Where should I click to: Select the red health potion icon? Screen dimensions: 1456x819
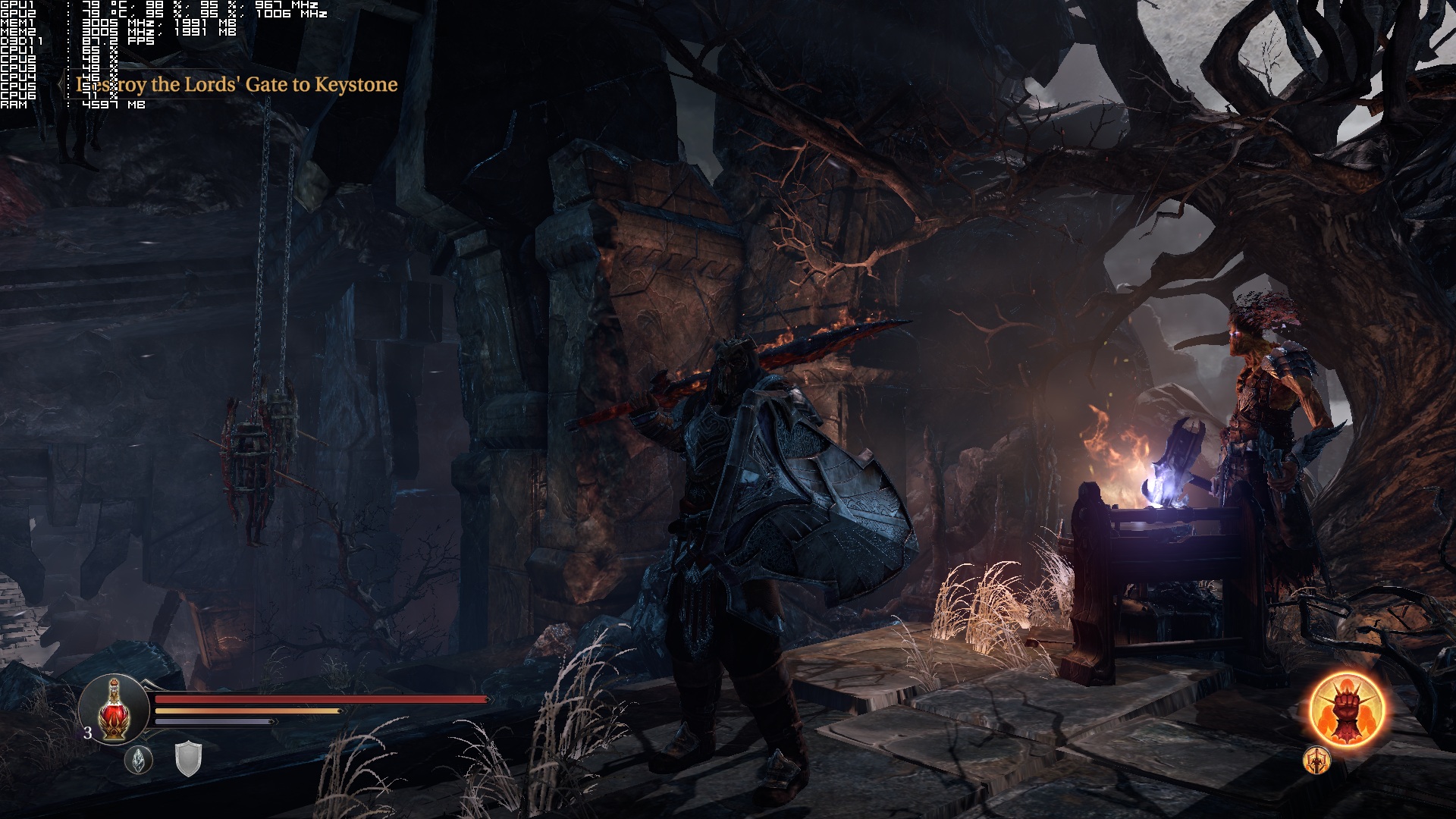click(113, 710)
